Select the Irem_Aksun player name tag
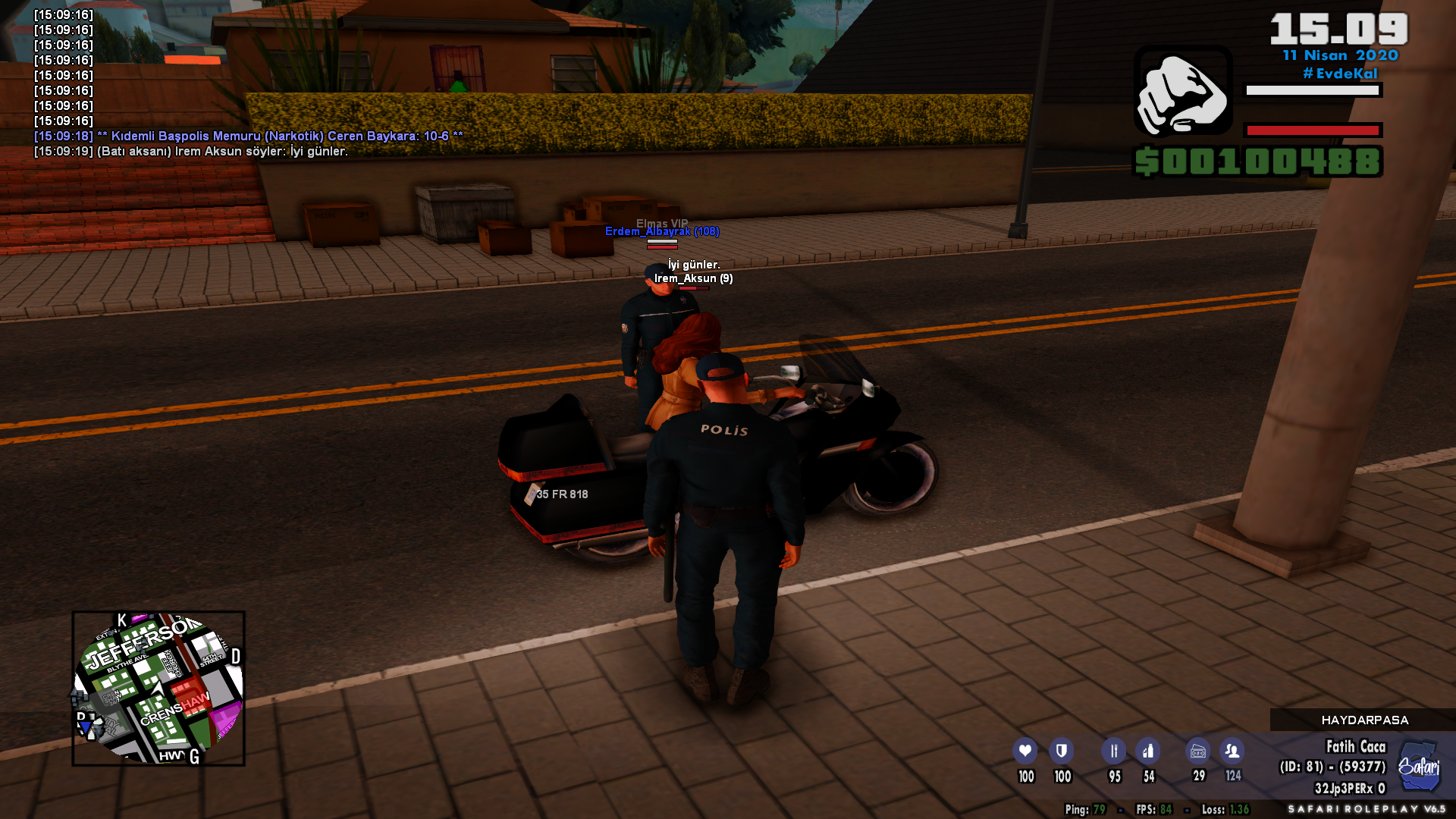Viewport: 1456px width, 819px height. tap(693, 278)
